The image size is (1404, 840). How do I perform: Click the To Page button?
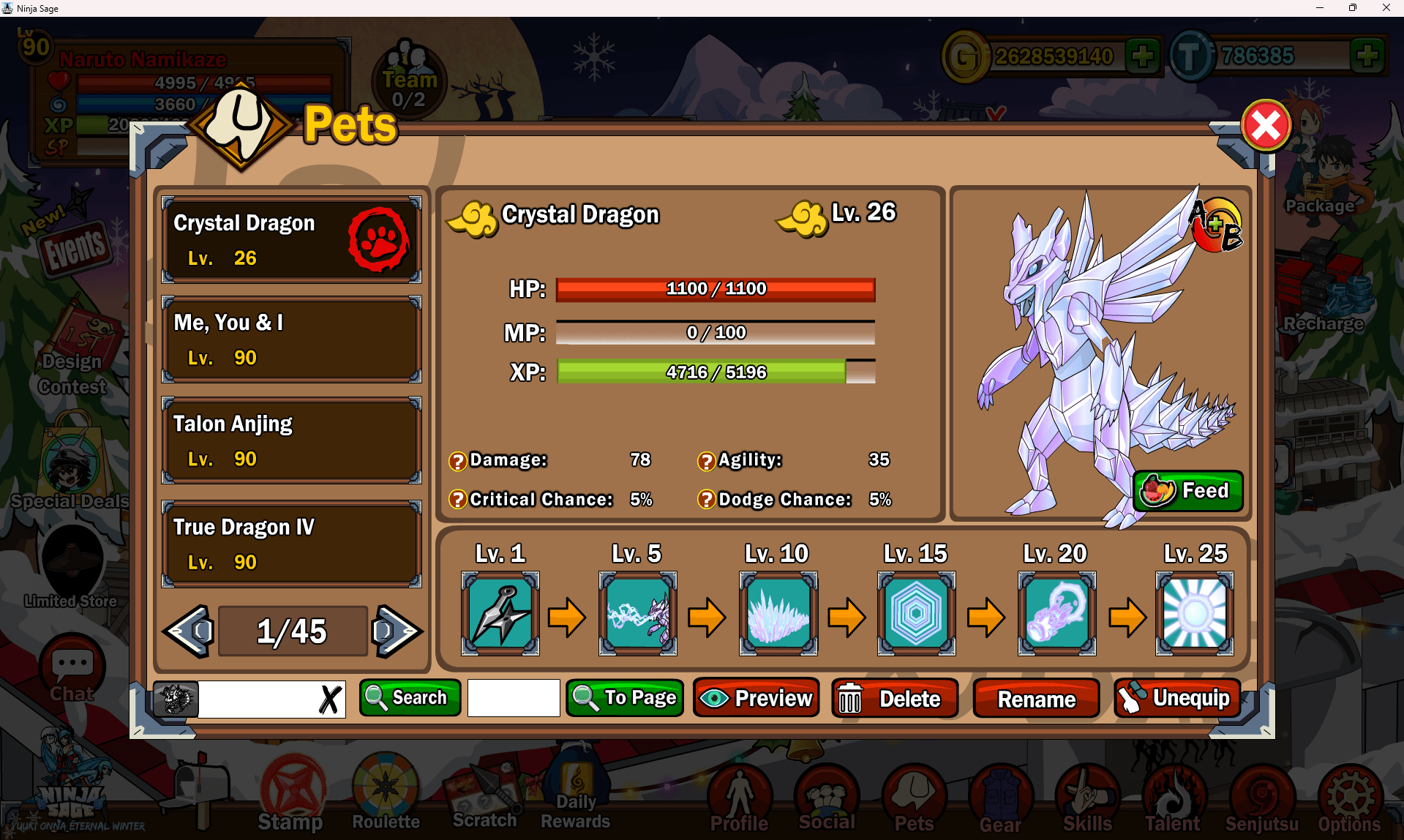click(x=625, y=697)
